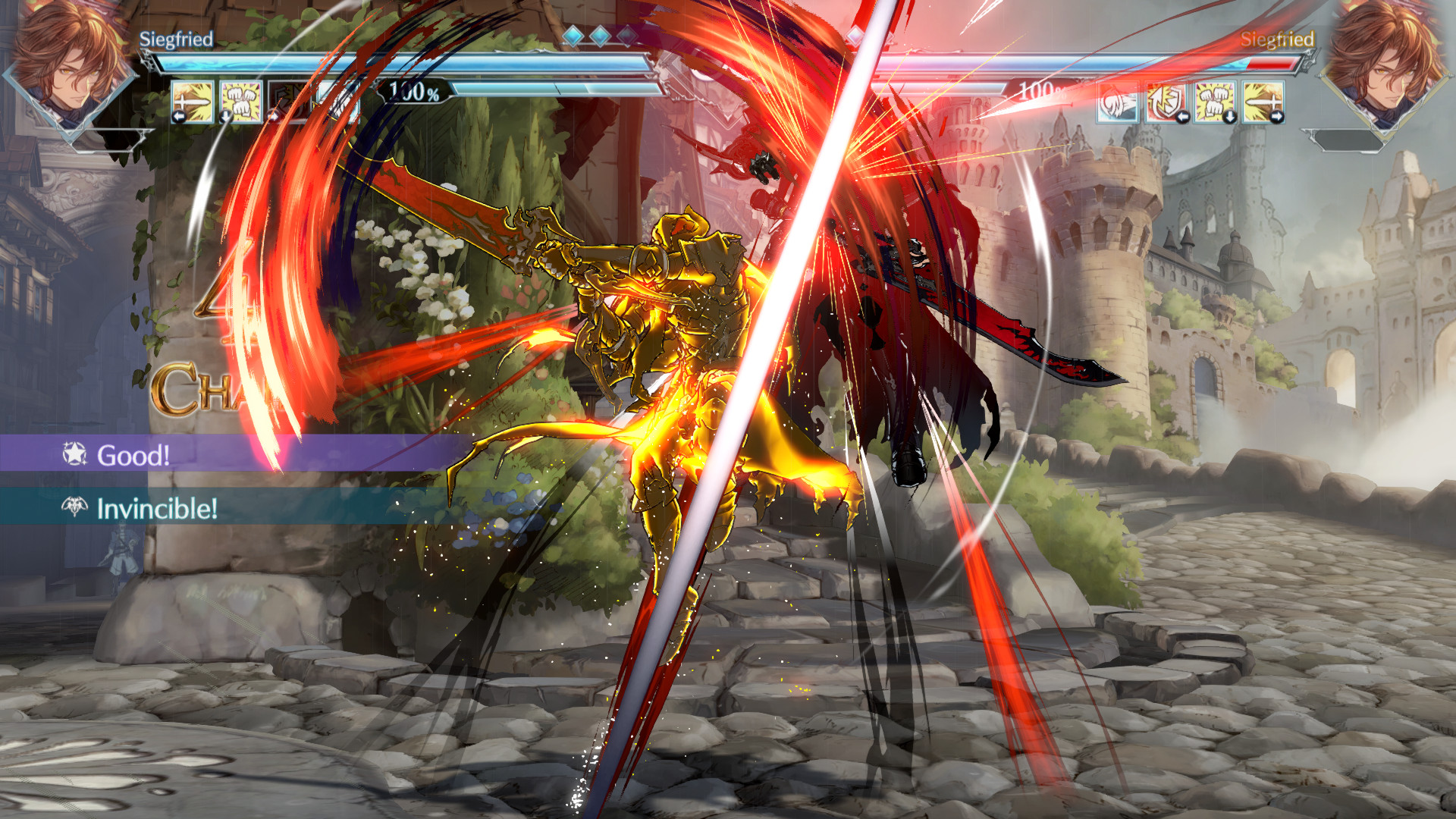The width and height of the screenshot is (1456, 819).
Task: Click the left-arrow input badge on sword skill
Action: coord(179,116)
